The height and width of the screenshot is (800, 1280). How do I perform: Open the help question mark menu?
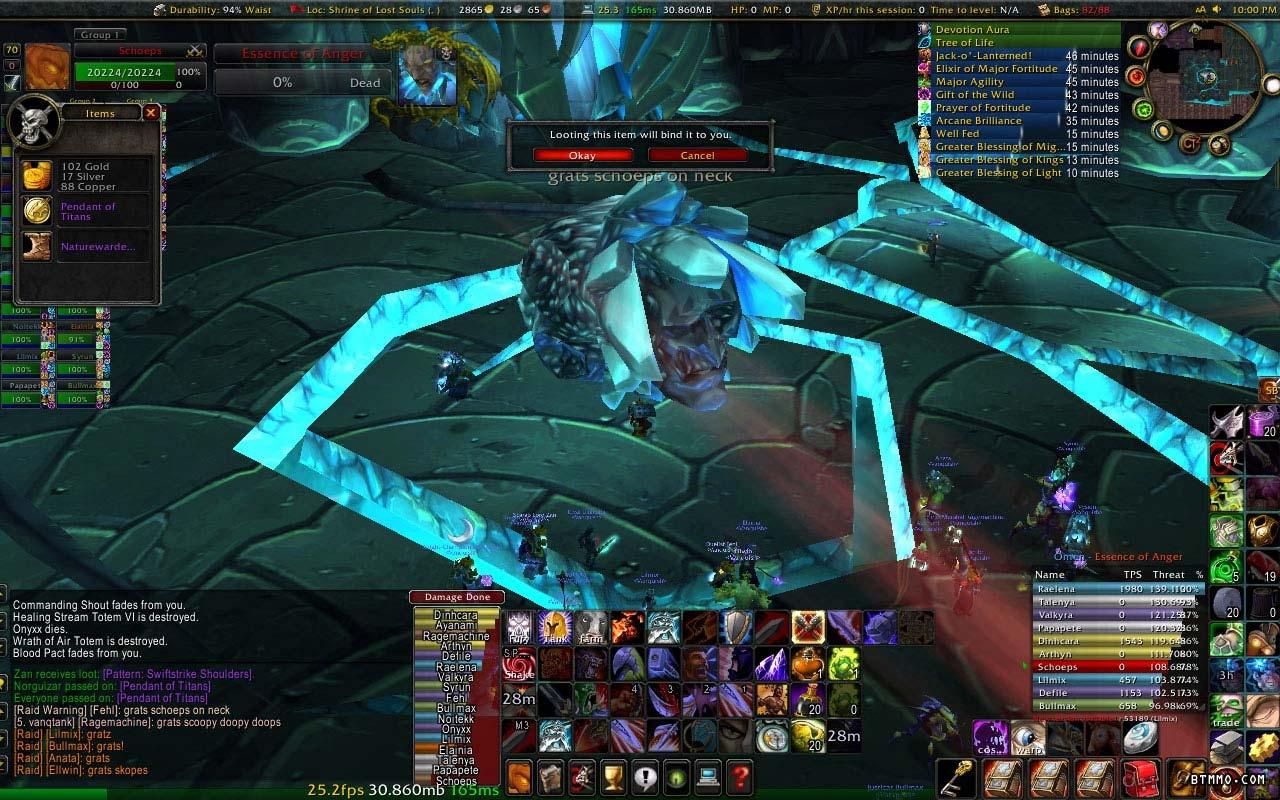tap(740, 776)
